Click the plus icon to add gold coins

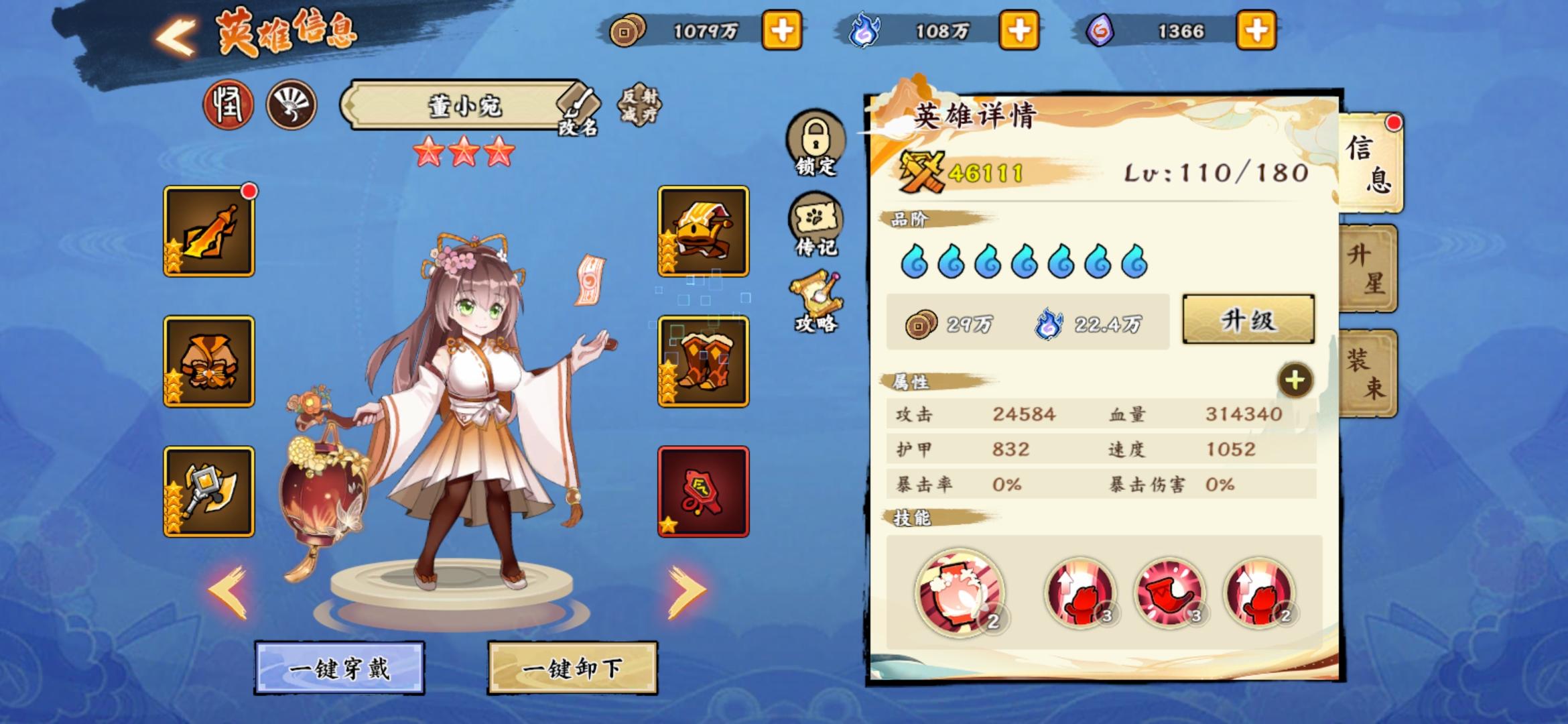pyautogui.click(x=783, y=29)
